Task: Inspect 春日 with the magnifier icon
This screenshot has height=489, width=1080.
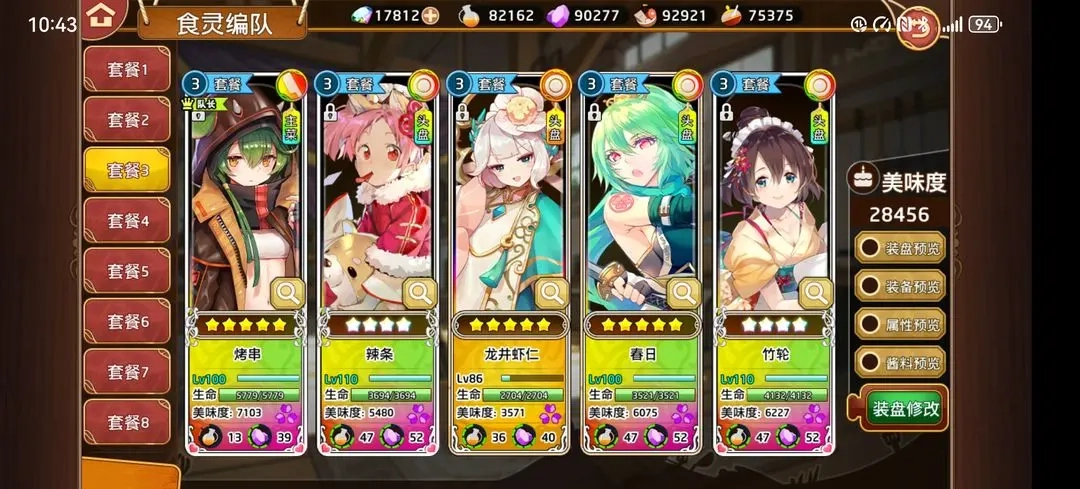Action: pos(684,293)
